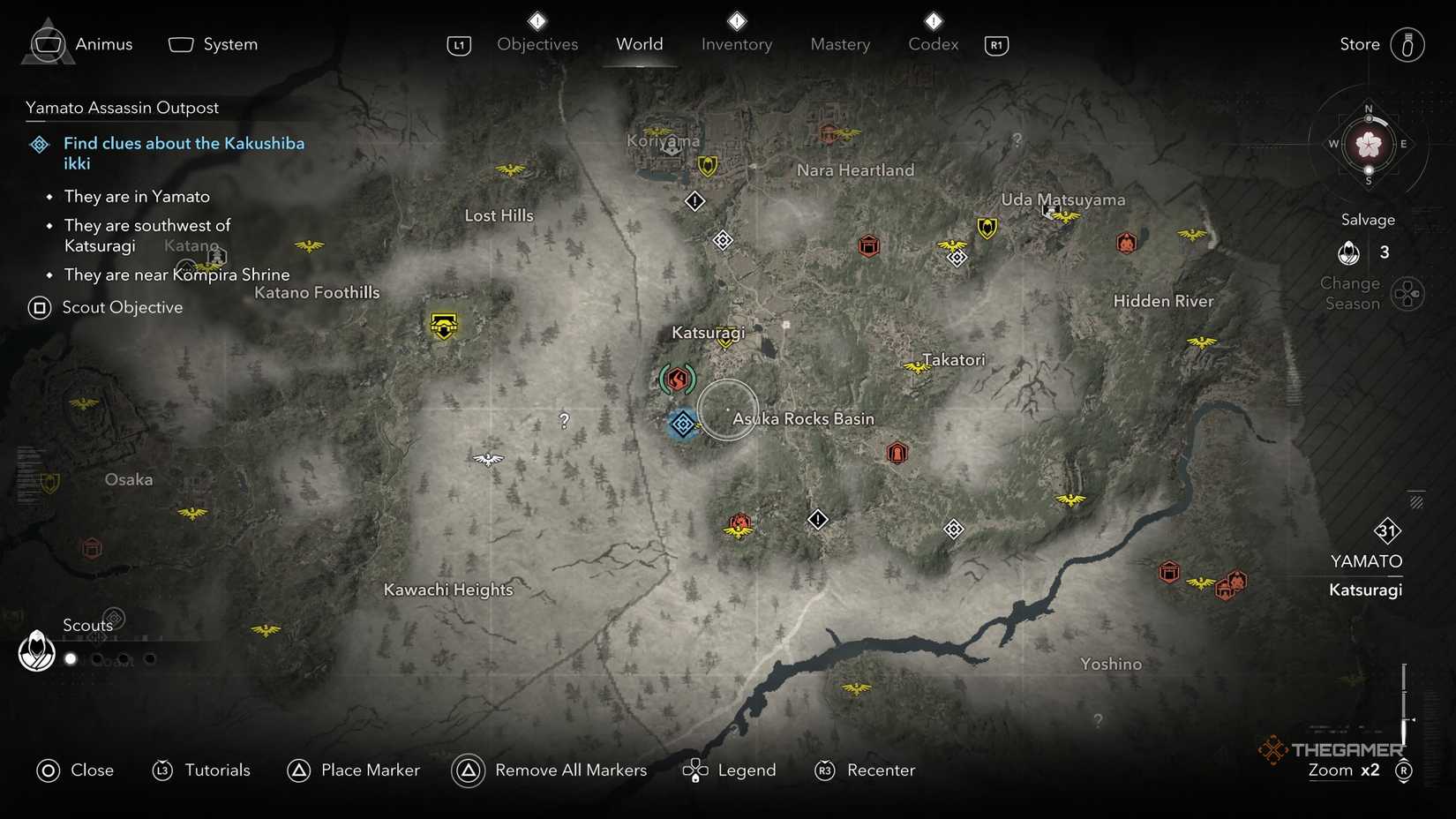The image size is (1456, 819).
Task: Switch to the Inventory tab
Action: [736, 44]
